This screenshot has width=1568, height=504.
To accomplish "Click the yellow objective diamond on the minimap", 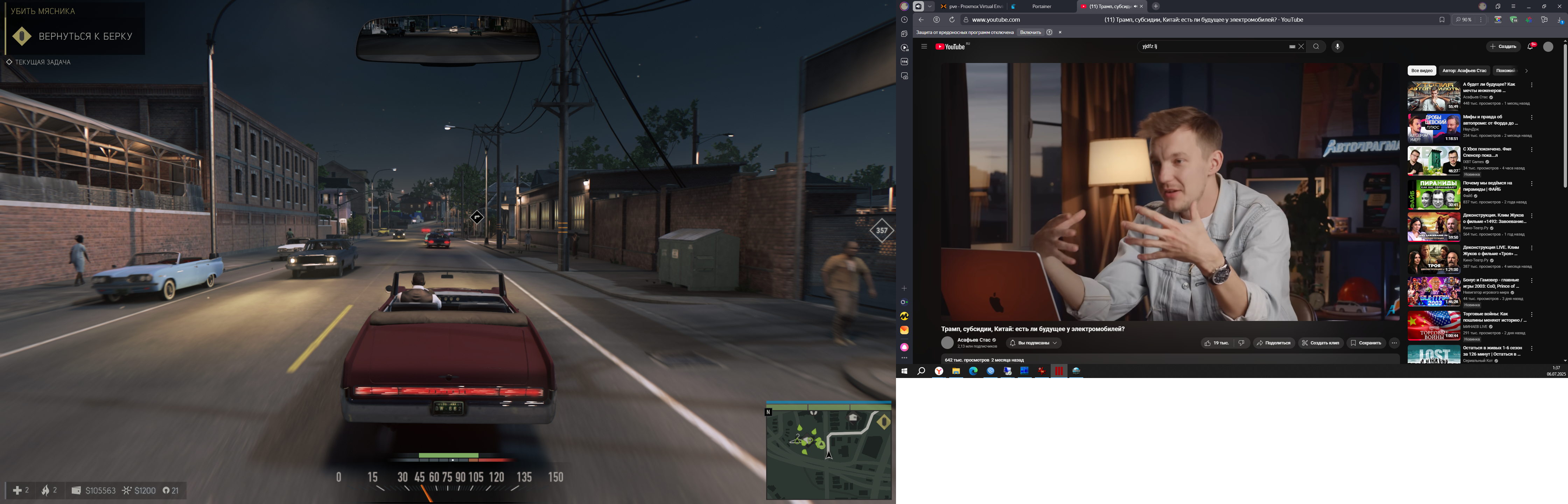I will click(x=884, y=422).
